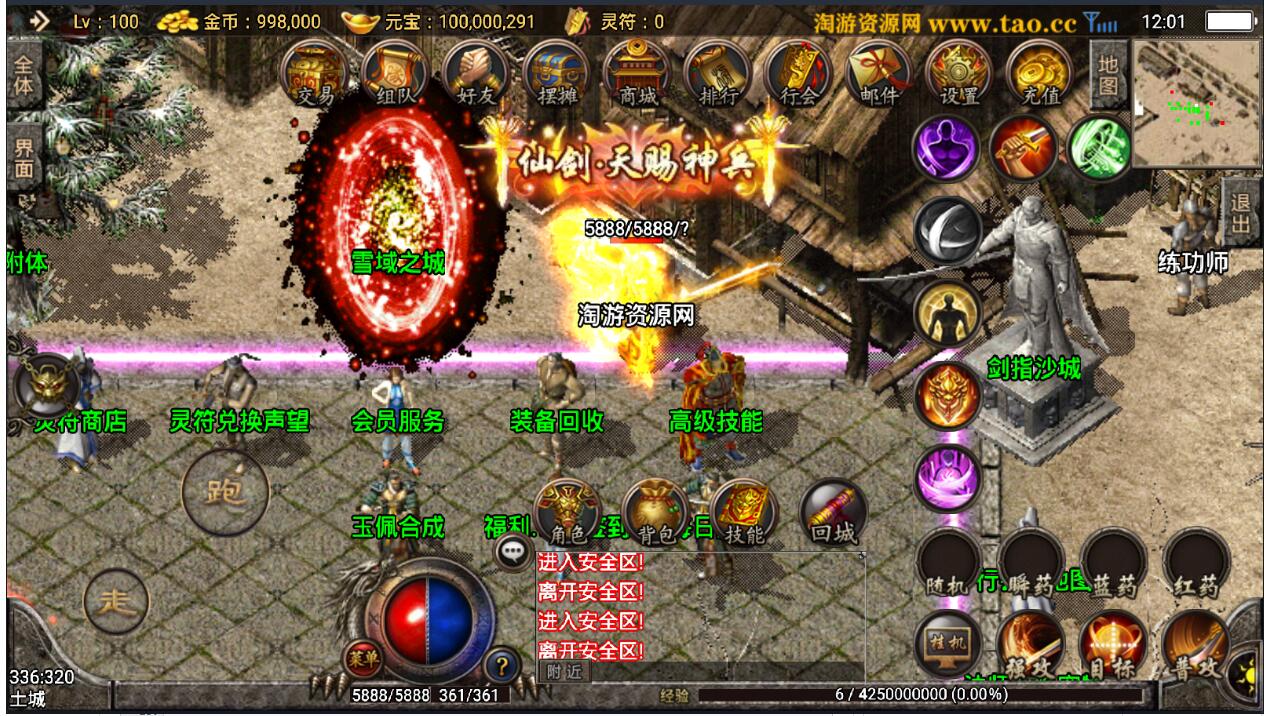Screen dimensions: 1264x716
Task: Open the 交易 trade menu
Action: point(315,73)
